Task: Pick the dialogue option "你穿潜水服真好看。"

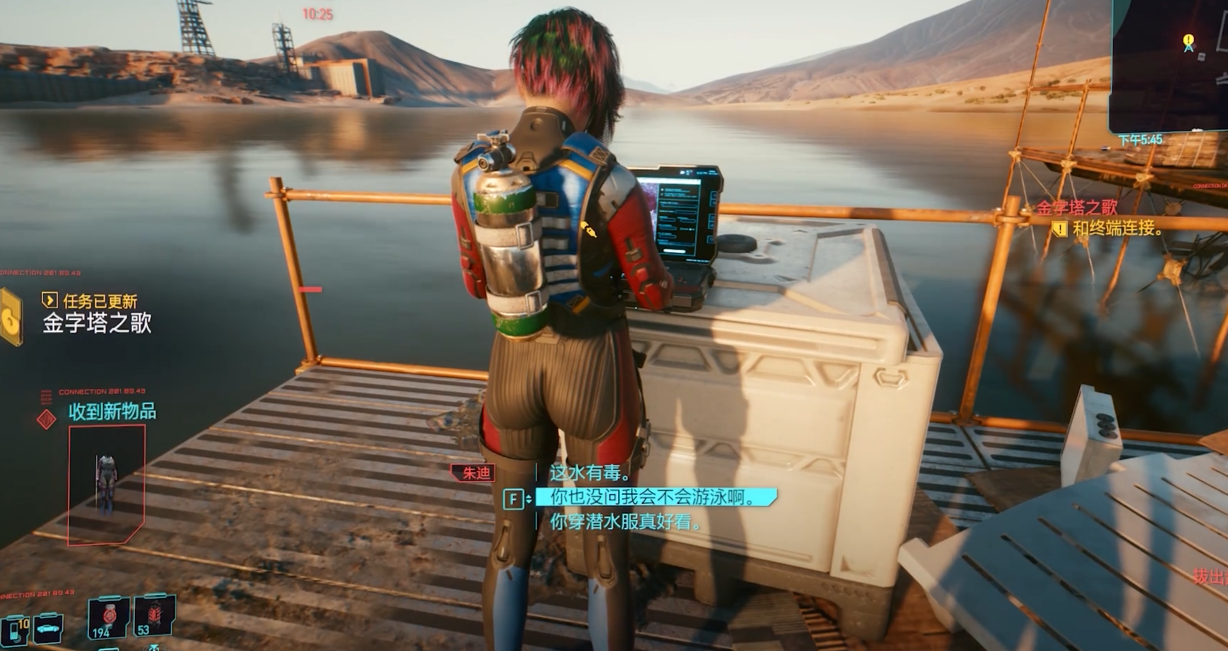Action: pyautogui.click(x=627, y=521)
